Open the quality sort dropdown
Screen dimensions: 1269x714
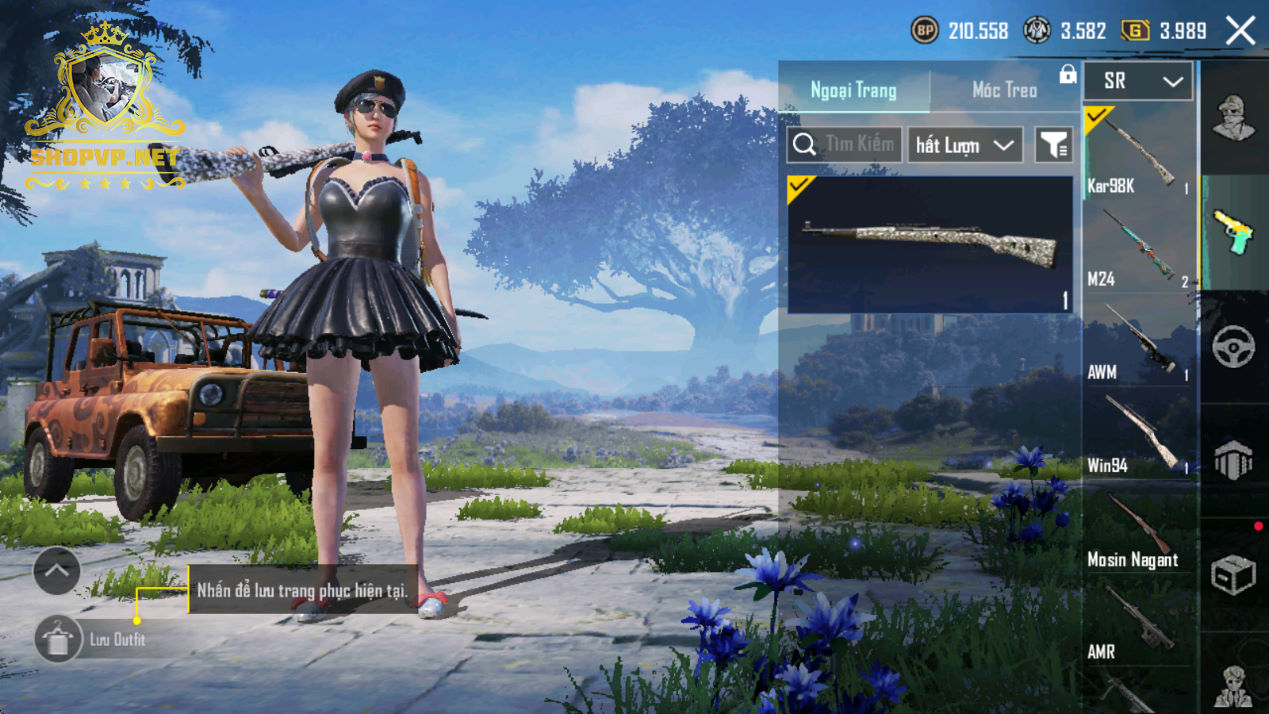964,145
